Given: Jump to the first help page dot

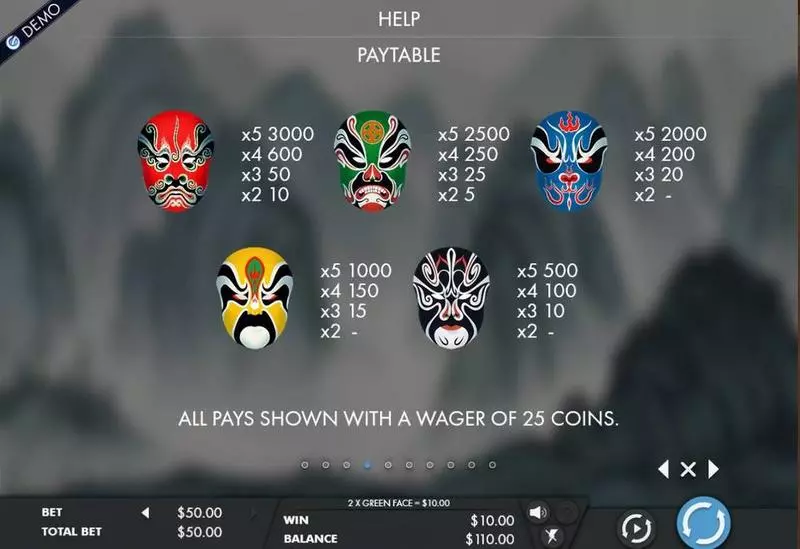Looking at the screenshot, I should tap(304, 465).
